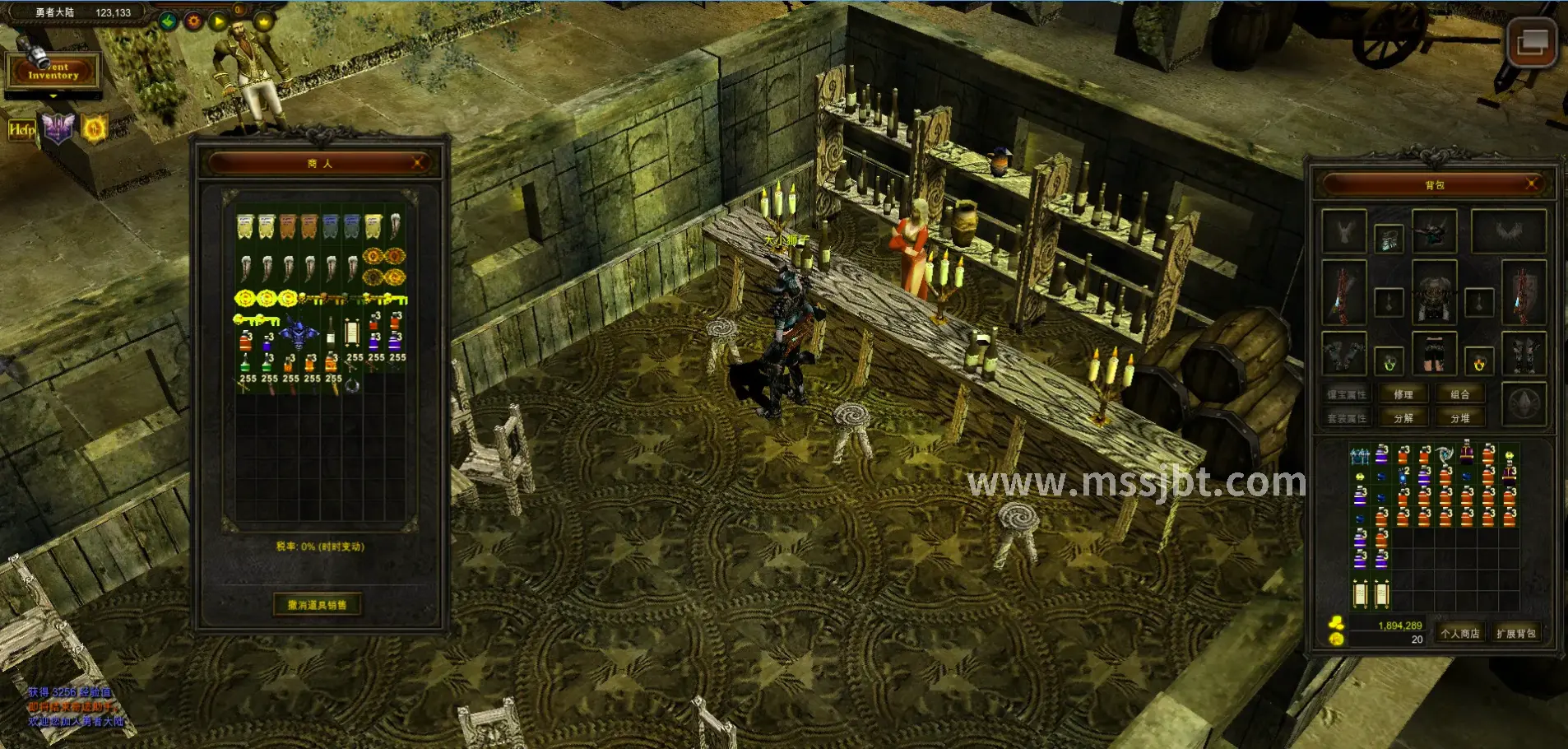Close the merchant (商人) window
The height and width of the screenshot is (749, 1568).
point(418,163)
